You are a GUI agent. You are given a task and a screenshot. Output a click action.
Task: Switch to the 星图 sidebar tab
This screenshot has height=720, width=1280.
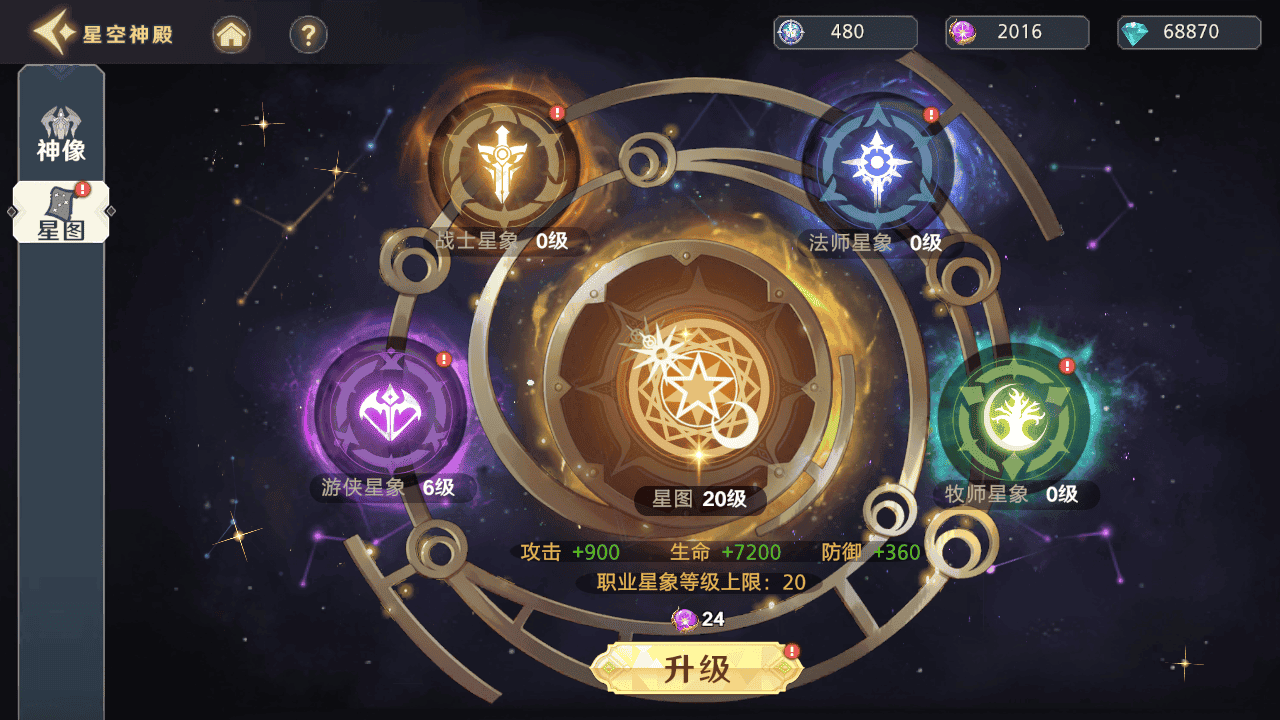coord(60,212)
